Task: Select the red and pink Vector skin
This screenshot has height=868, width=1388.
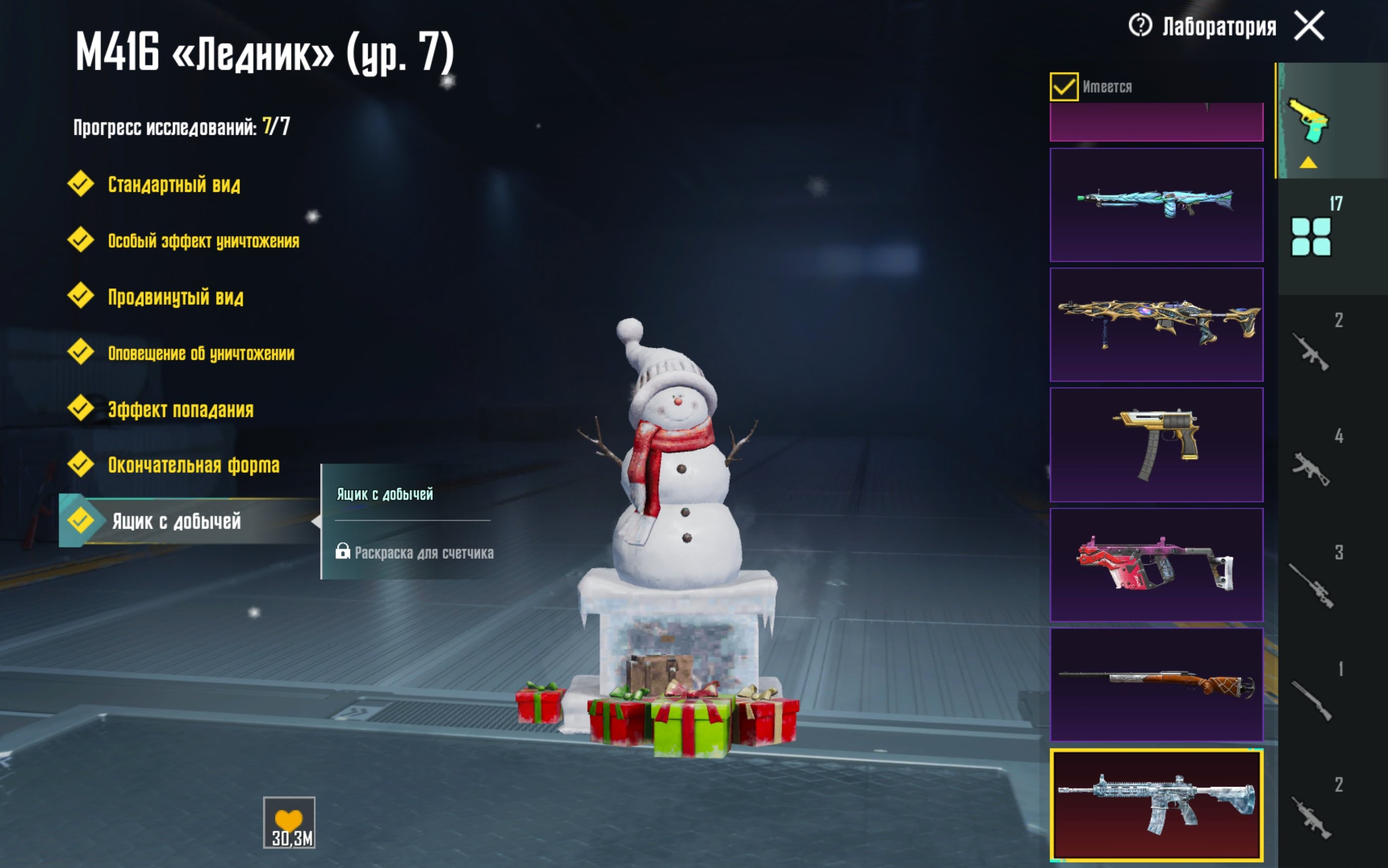Action: 1156,565
